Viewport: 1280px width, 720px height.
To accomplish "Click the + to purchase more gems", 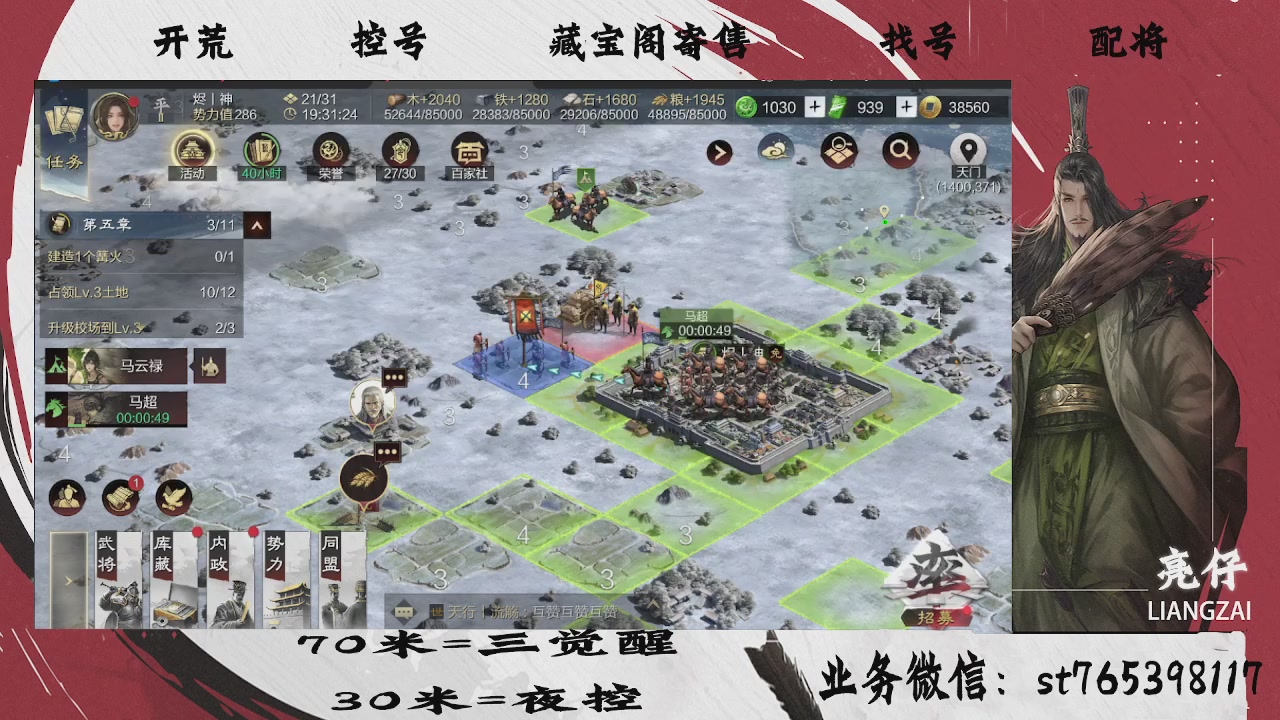I will [814, 107].
